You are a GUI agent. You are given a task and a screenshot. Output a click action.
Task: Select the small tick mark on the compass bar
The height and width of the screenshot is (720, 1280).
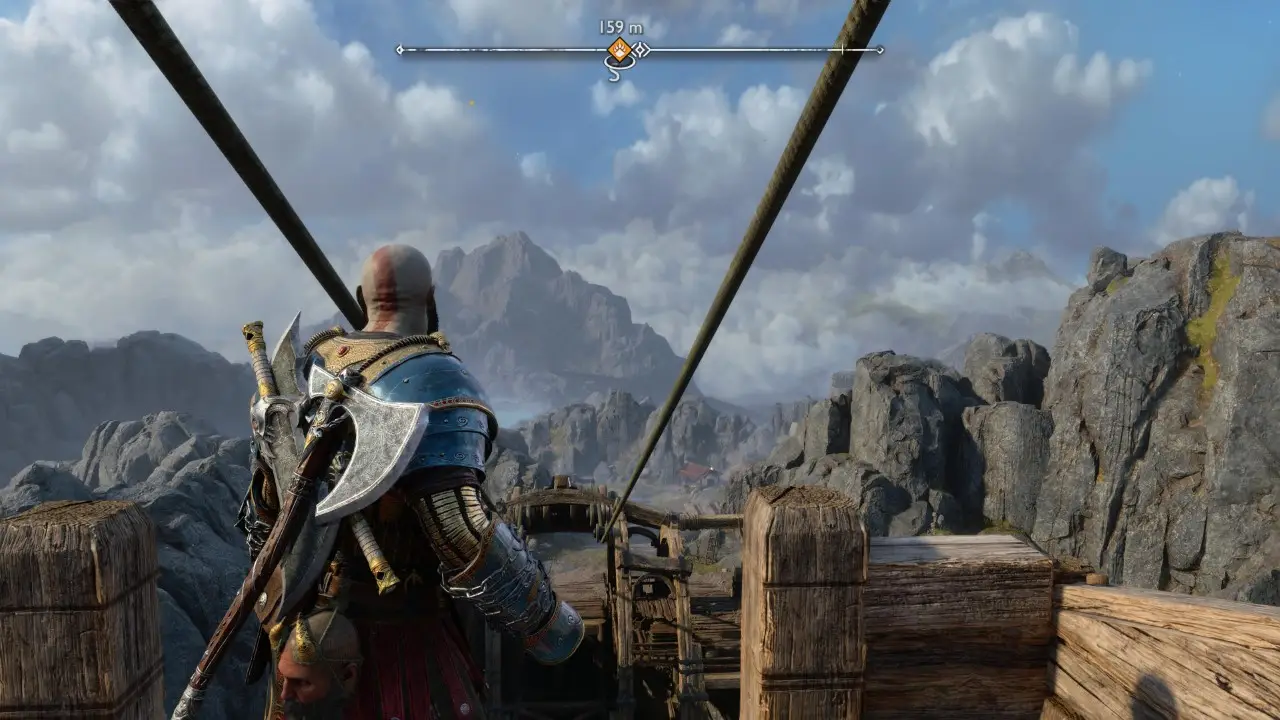(x=841, y=48)
